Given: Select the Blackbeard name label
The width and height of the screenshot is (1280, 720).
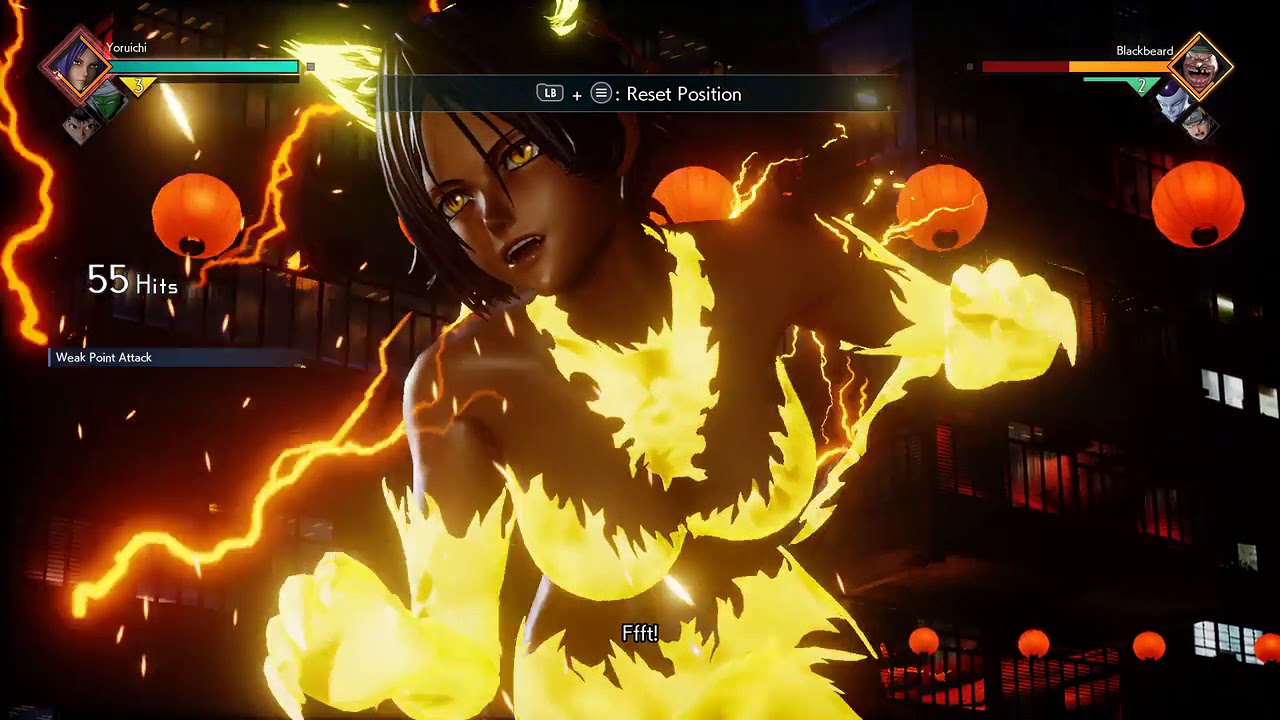Looking at the screenshot, I should (x=1145, y=50).
